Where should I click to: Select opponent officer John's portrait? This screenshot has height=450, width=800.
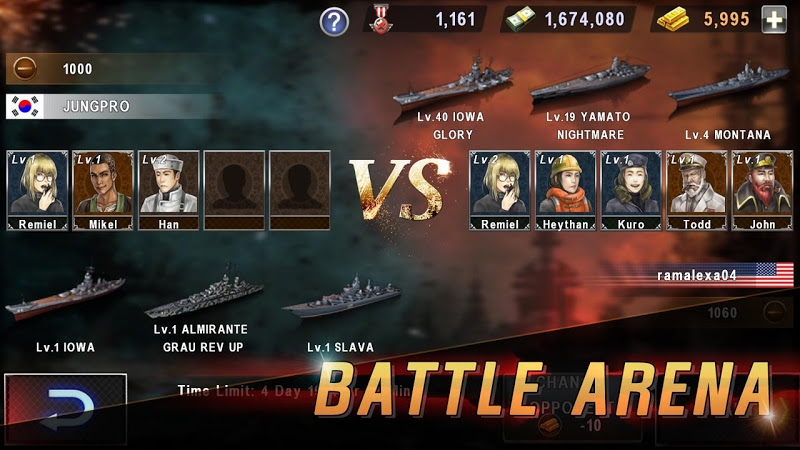[x=762, y=188]
